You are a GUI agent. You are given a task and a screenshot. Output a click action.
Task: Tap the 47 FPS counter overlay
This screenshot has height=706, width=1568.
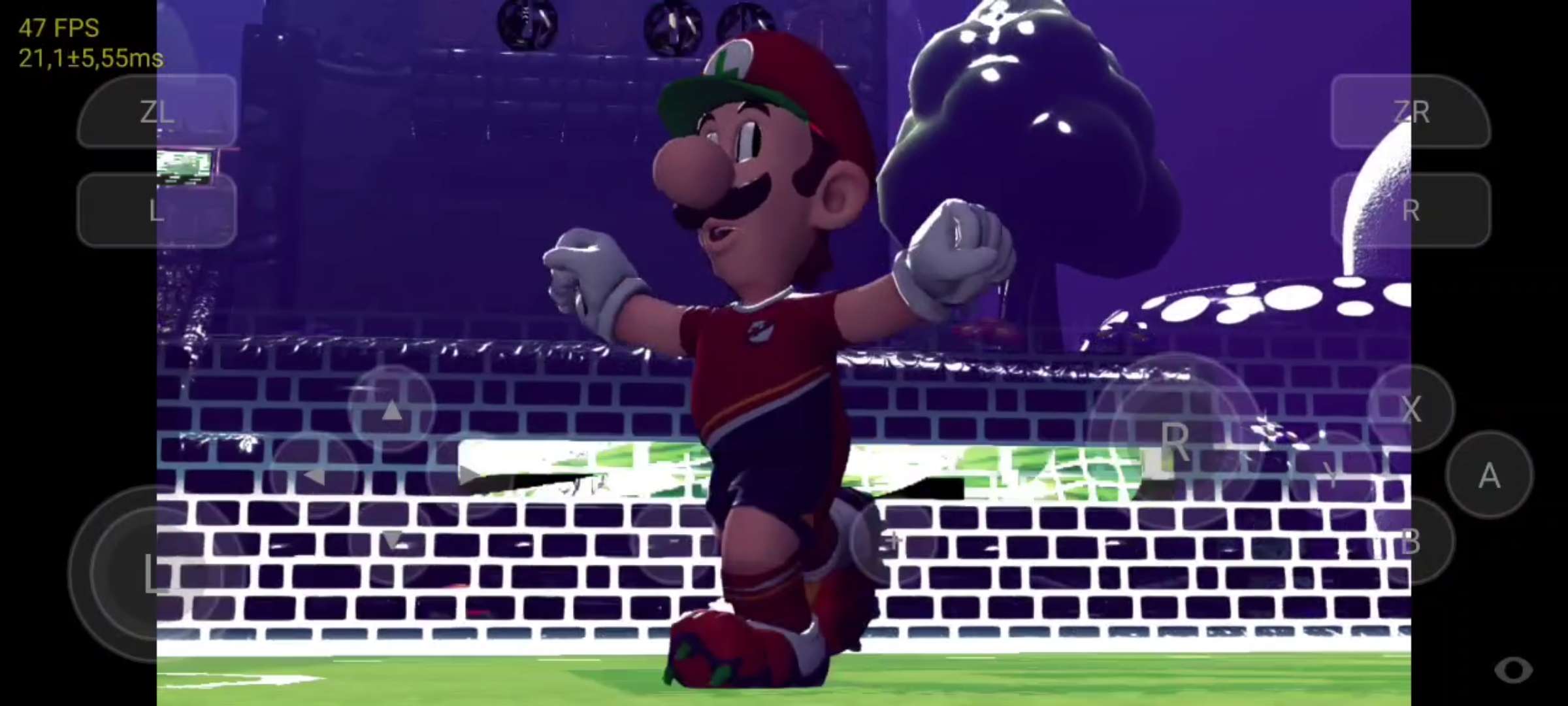point(57,27)
